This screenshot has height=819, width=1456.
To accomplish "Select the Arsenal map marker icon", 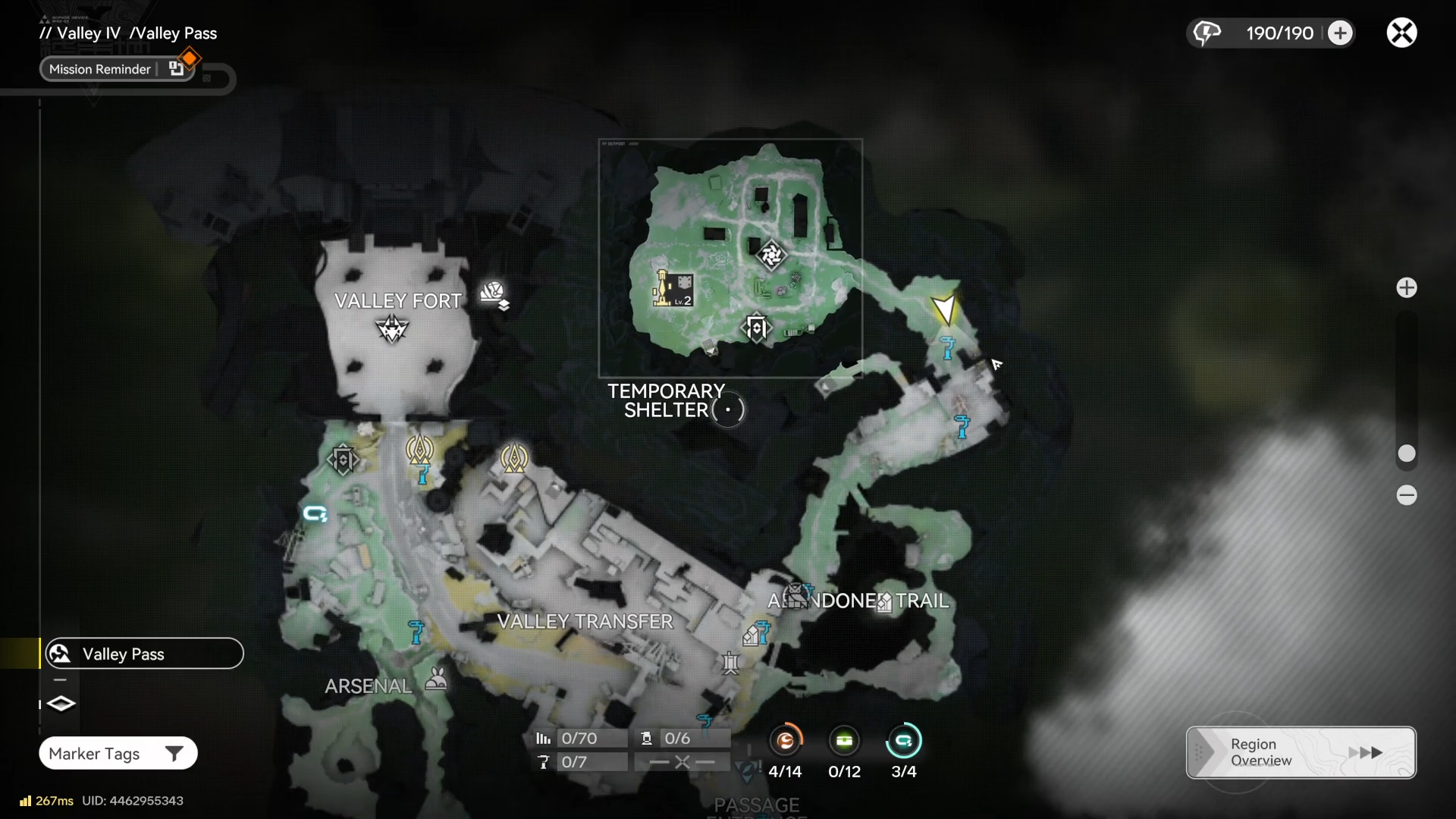I will [436, 678].
